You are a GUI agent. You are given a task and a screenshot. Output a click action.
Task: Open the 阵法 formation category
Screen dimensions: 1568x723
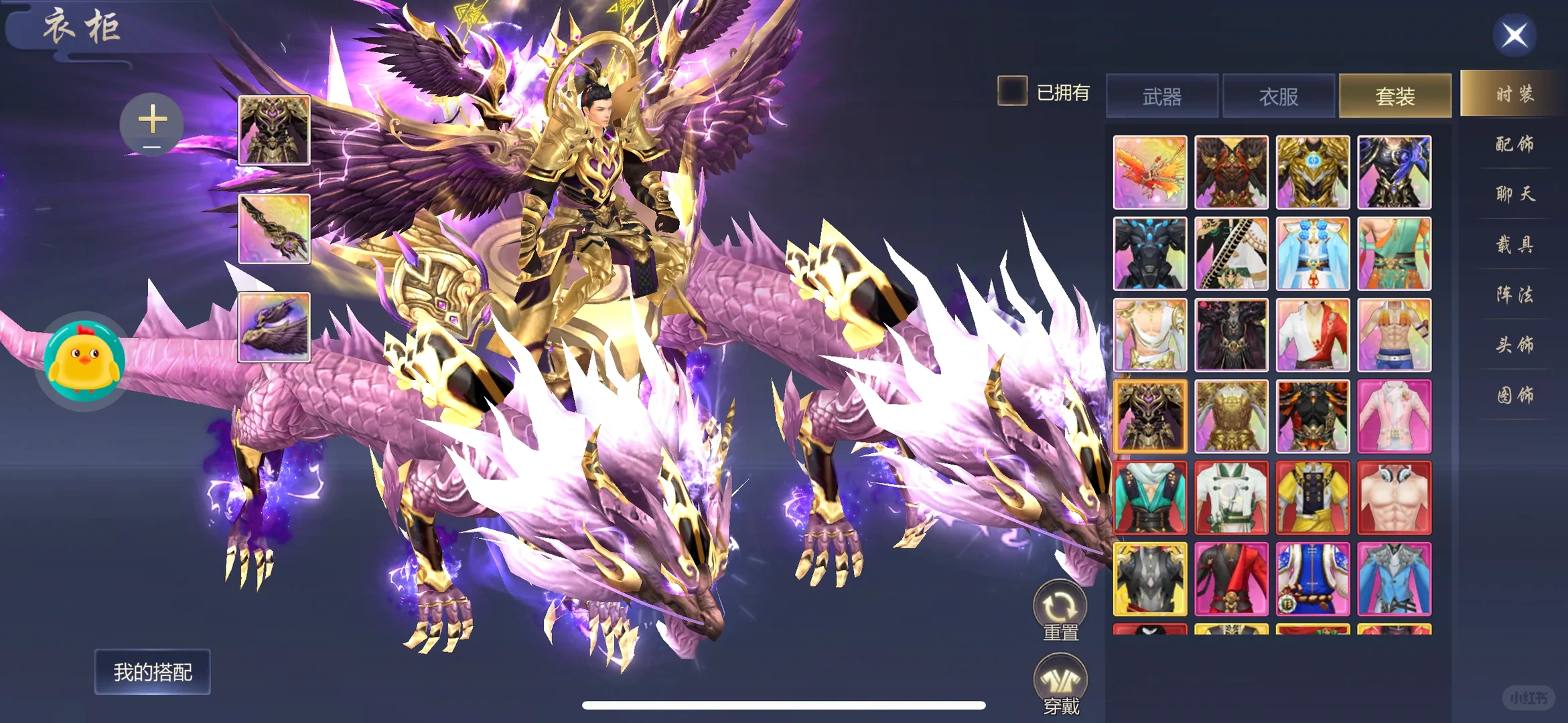(1514, 295)
